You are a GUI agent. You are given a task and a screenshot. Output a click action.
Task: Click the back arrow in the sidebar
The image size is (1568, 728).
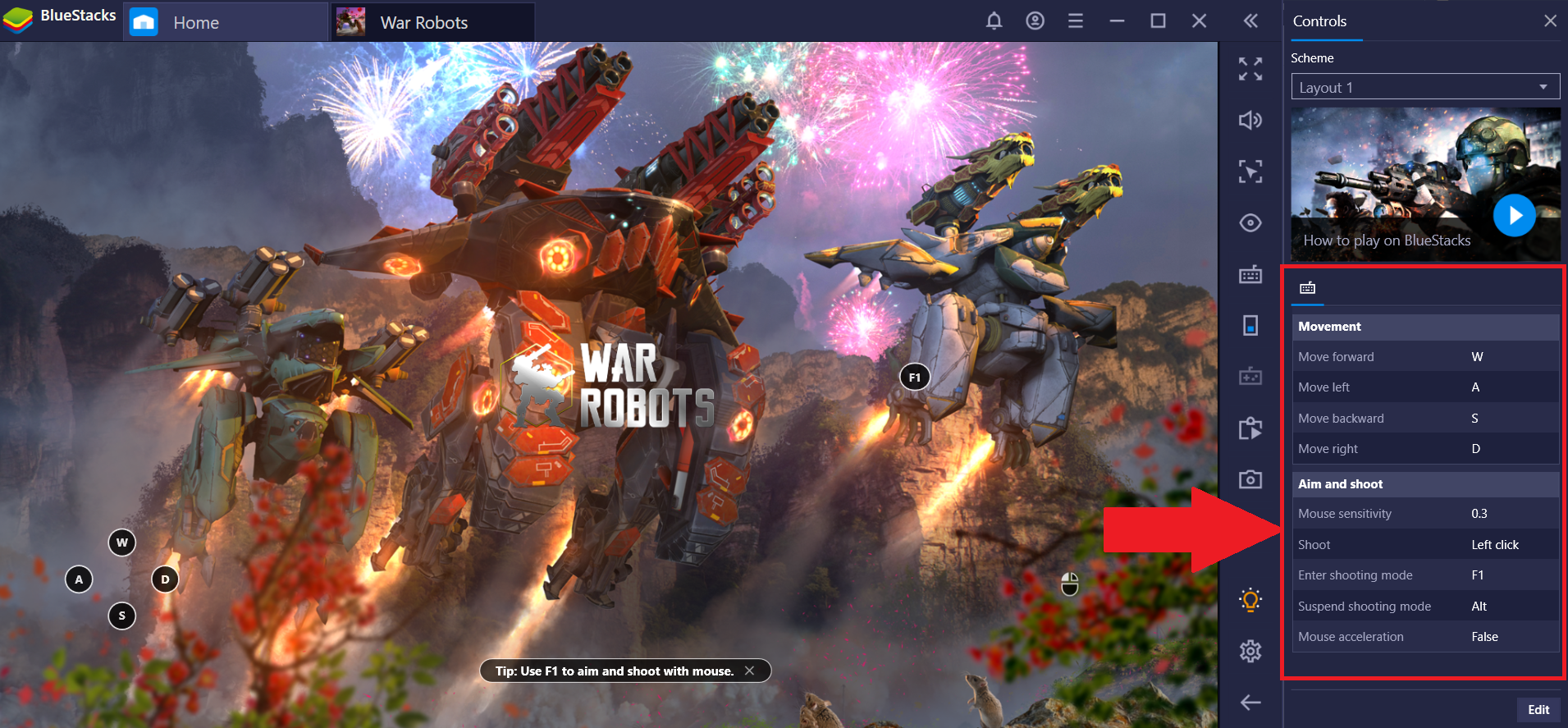click(1250, 703)
